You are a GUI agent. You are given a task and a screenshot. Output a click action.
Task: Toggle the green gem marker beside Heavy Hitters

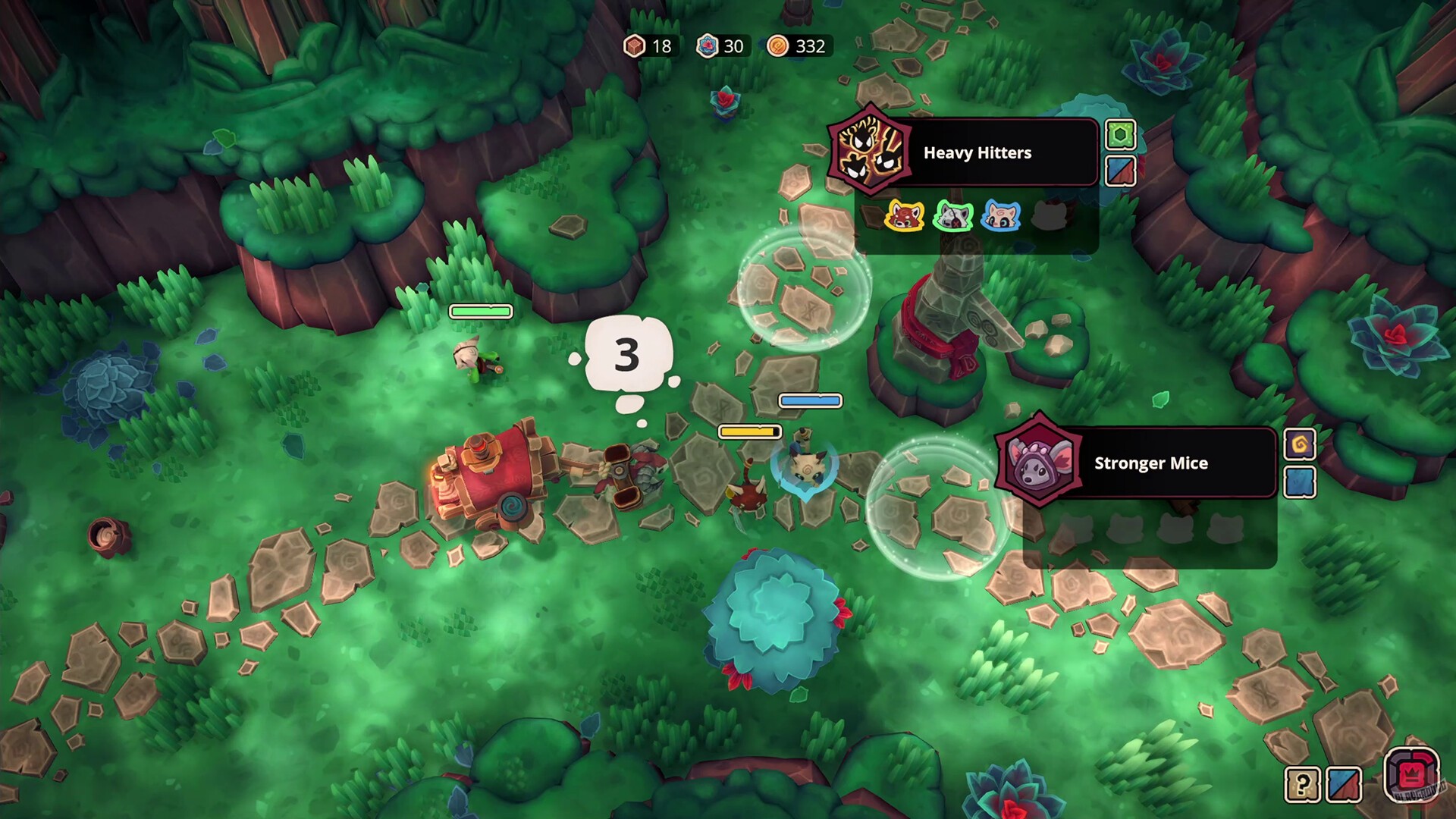pos(1120,135)
